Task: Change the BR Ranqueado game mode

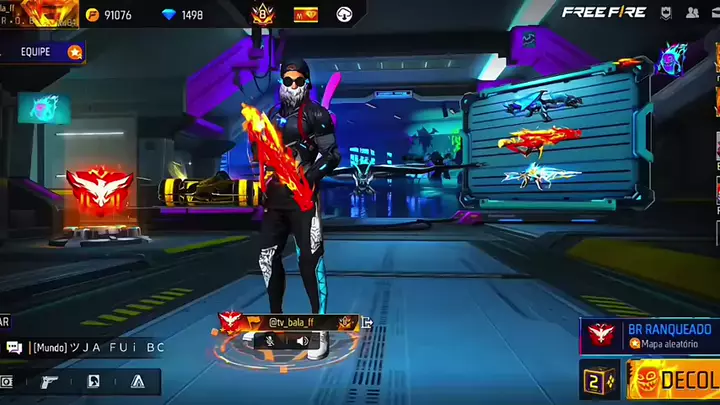Action: pos(649,335)
